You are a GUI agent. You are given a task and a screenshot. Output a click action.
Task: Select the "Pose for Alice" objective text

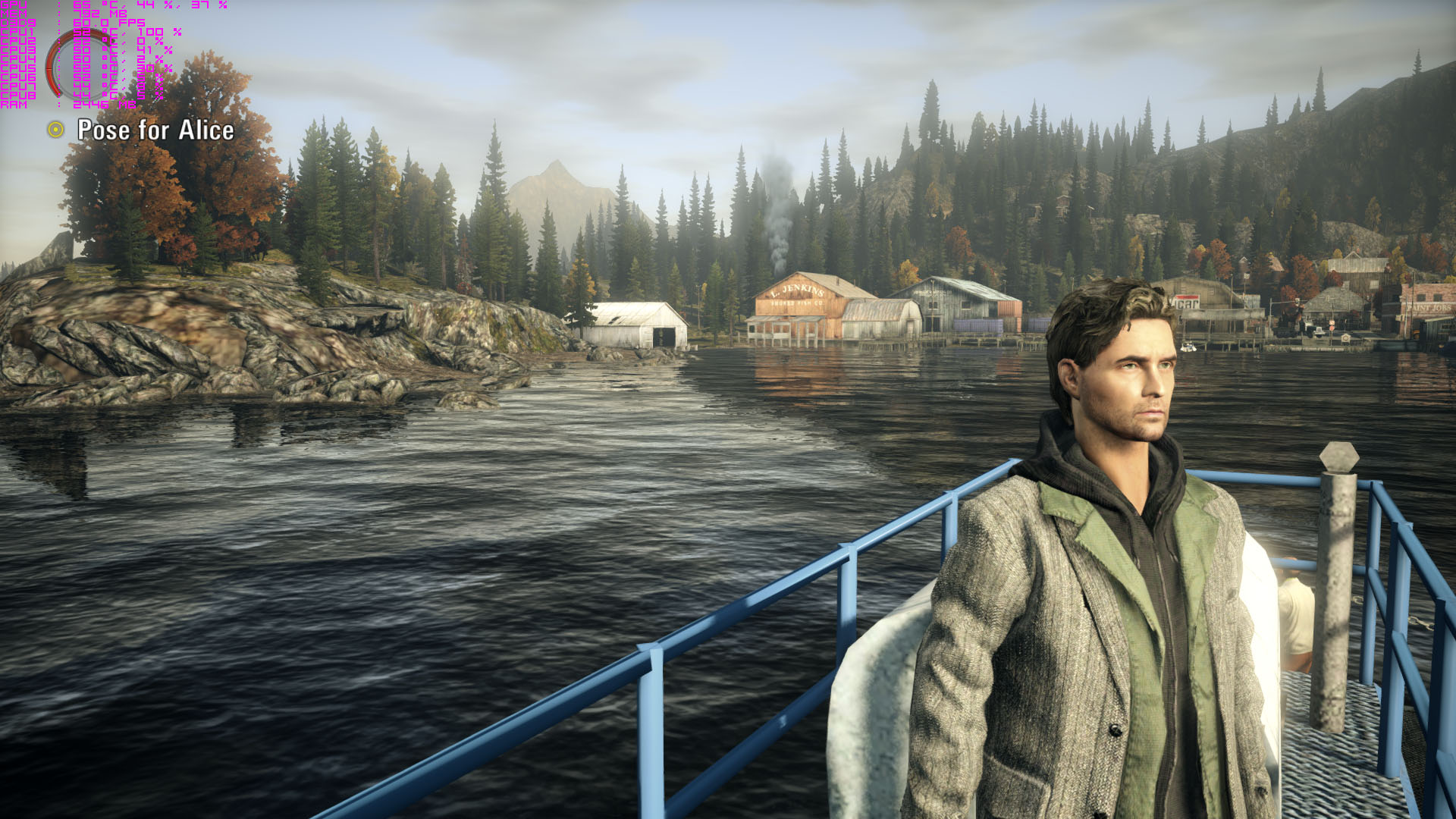[155, 130]
